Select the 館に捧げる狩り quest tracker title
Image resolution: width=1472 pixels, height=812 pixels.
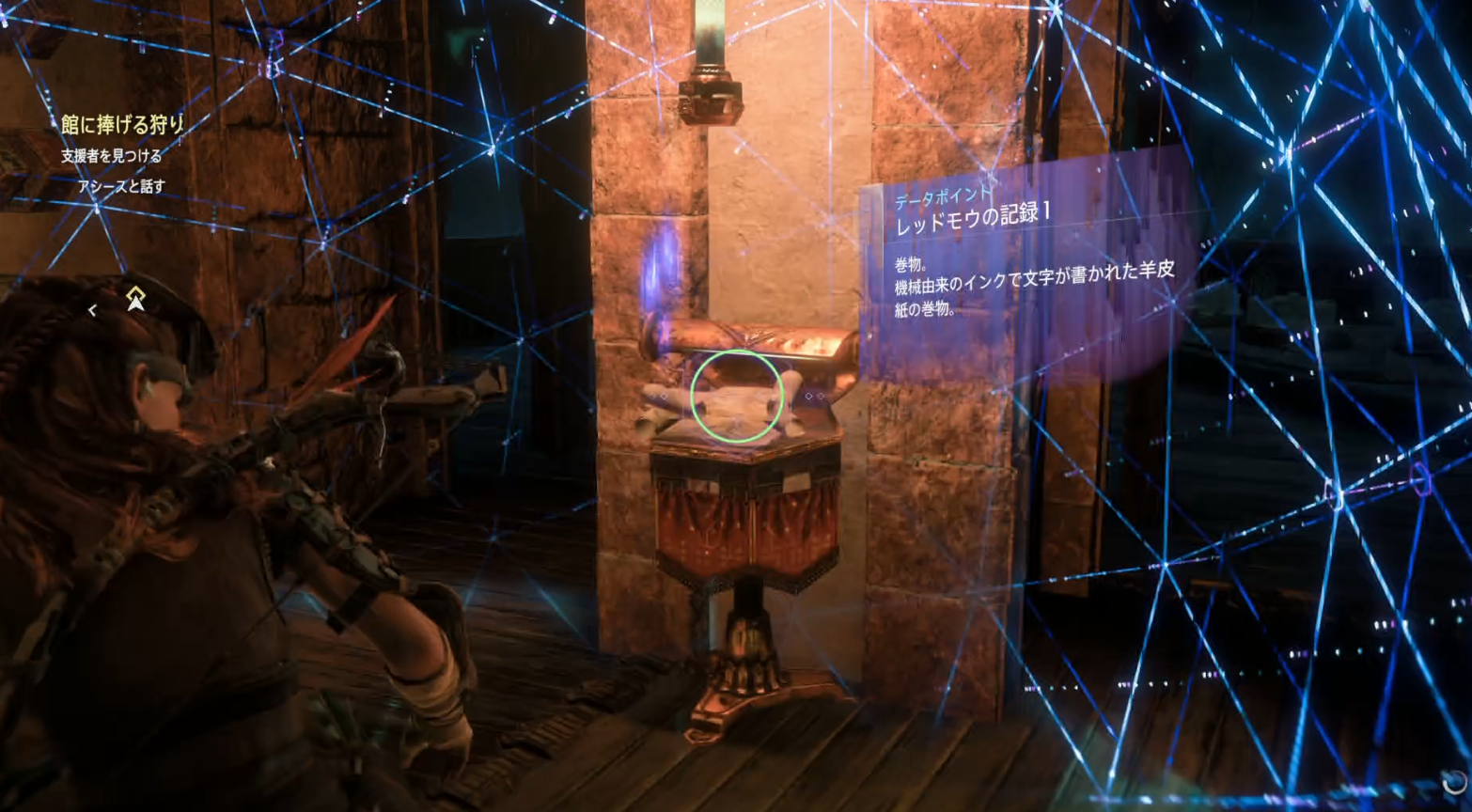(122, 124)
